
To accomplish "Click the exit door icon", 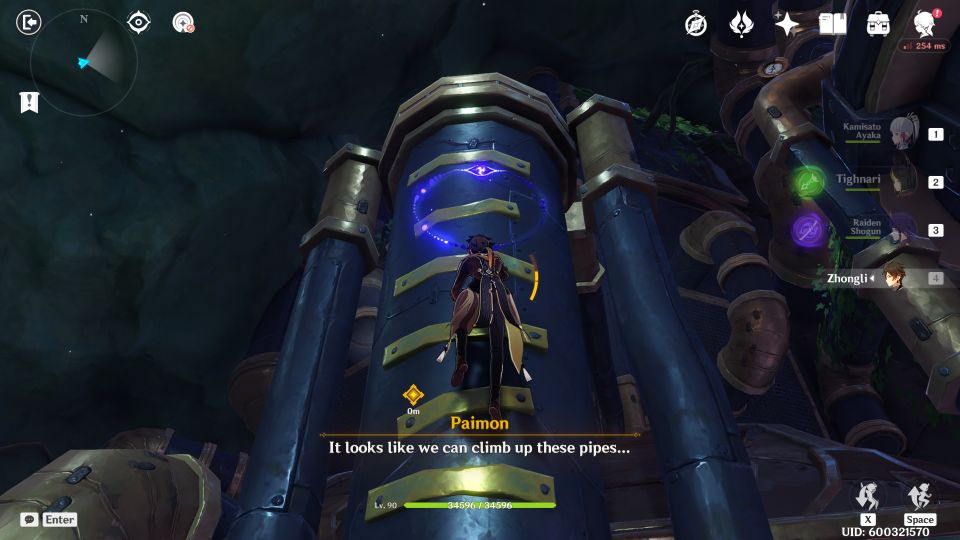I will click(30, 22).
